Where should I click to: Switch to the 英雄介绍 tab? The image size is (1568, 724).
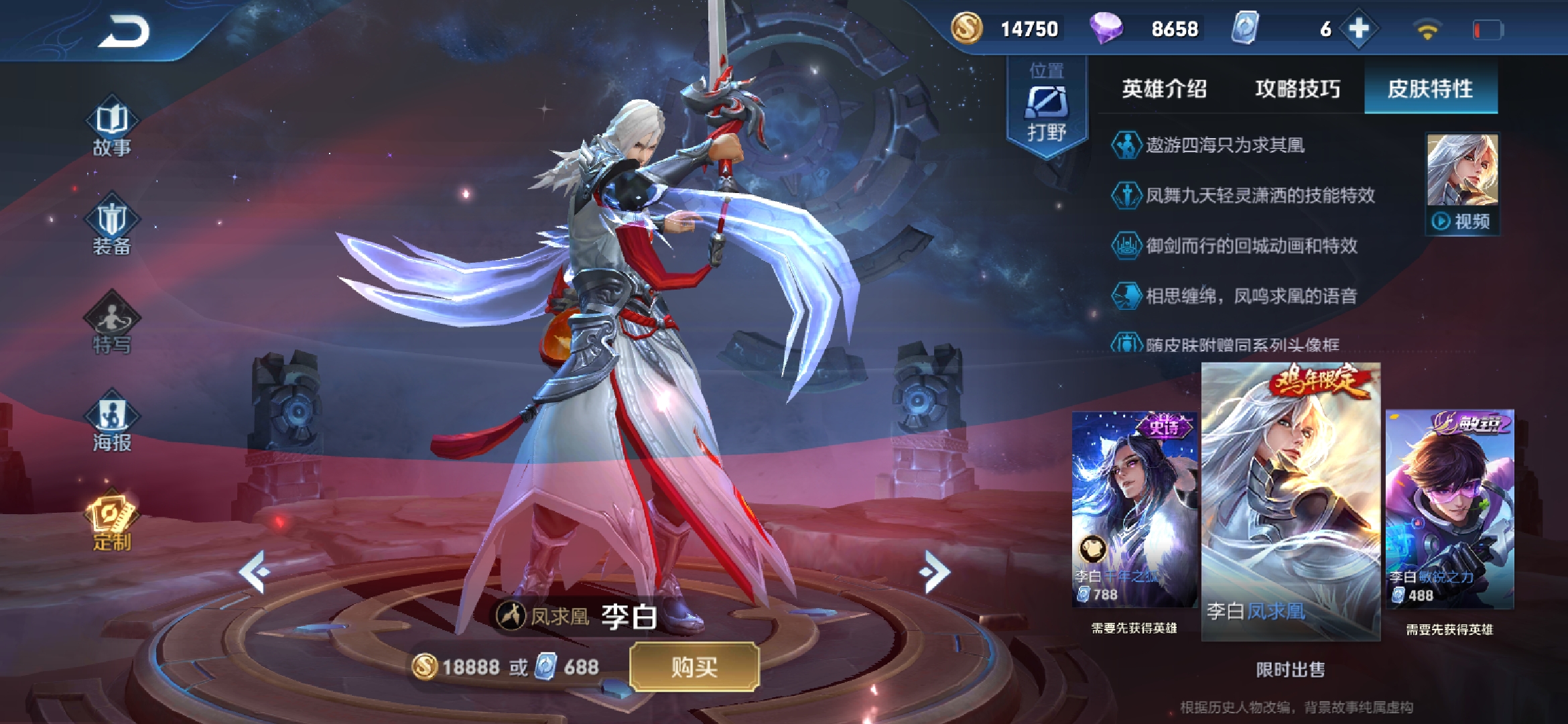1164,88
